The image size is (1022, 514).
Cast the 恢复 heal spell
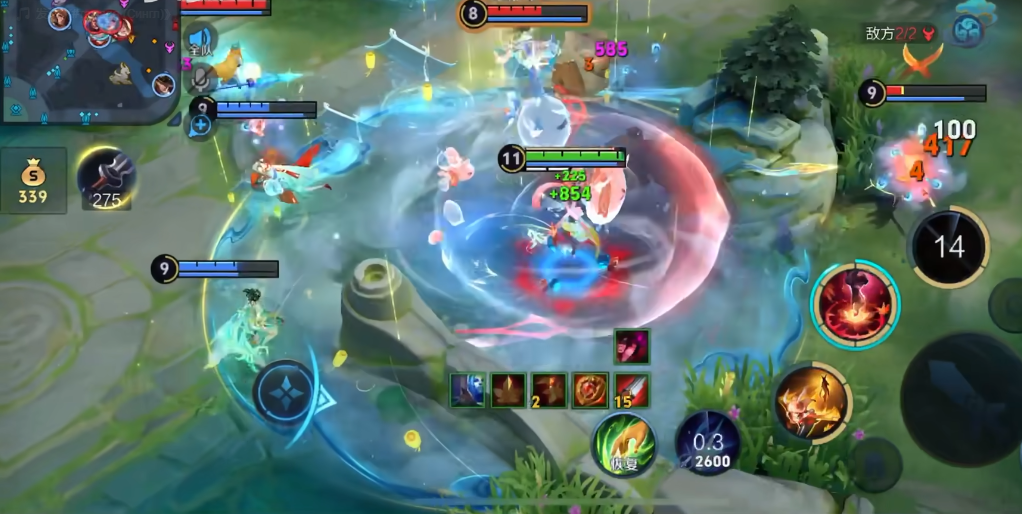[624, 444]
